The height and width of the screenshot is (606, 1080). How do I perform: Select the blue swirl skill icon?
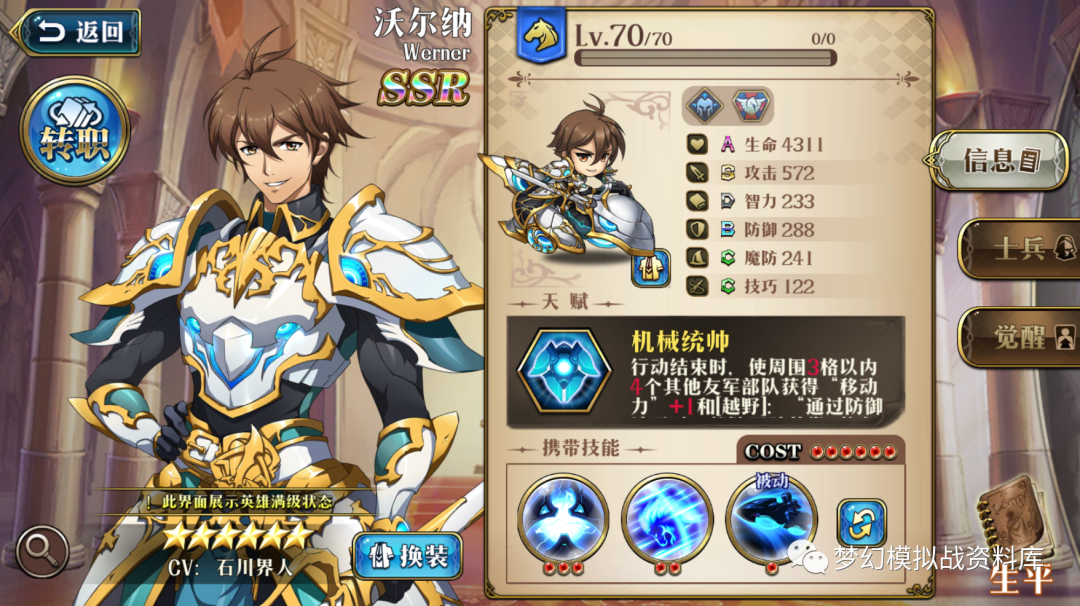coord(666,518)
